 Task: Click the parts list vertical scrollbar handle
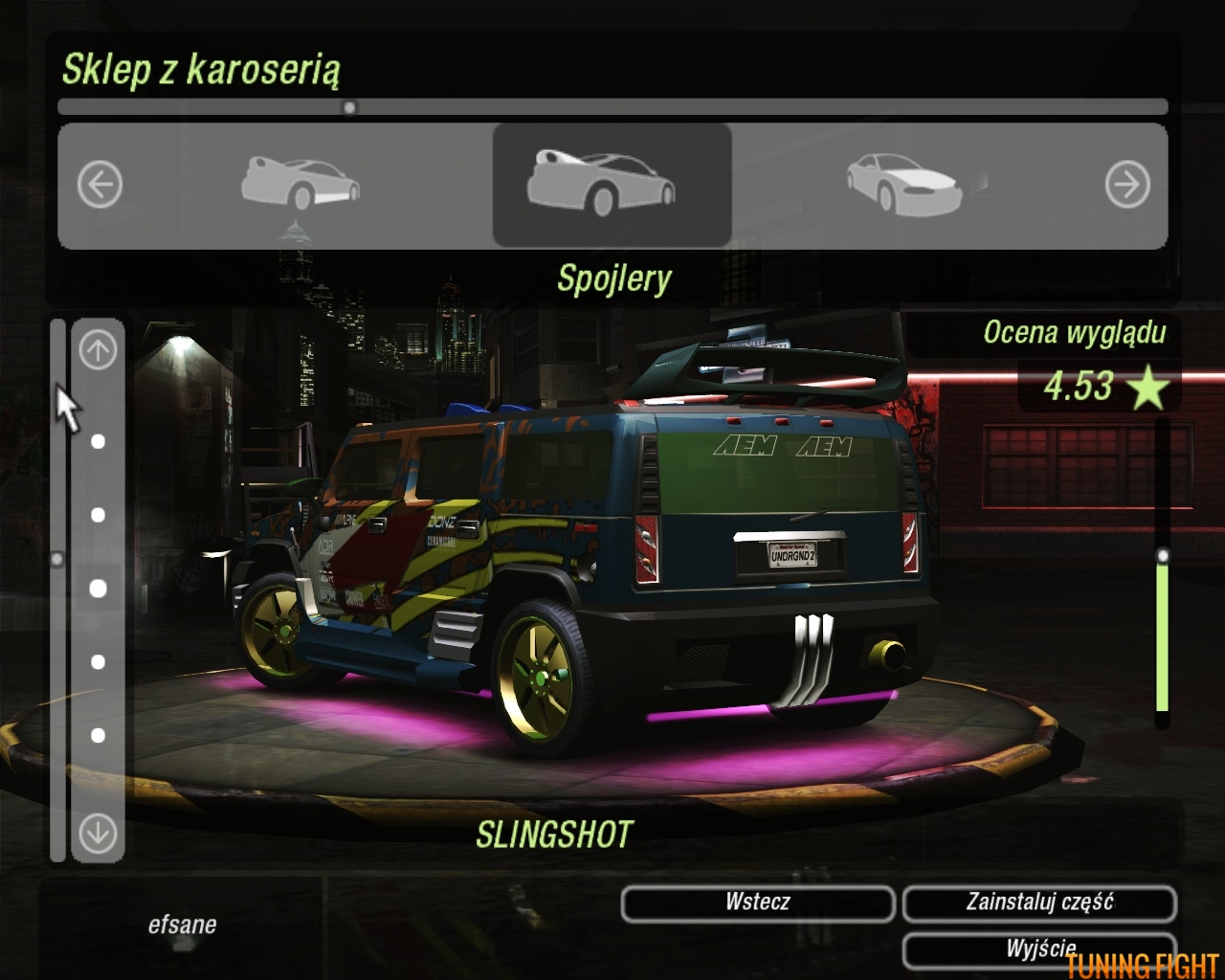(57, 558)
